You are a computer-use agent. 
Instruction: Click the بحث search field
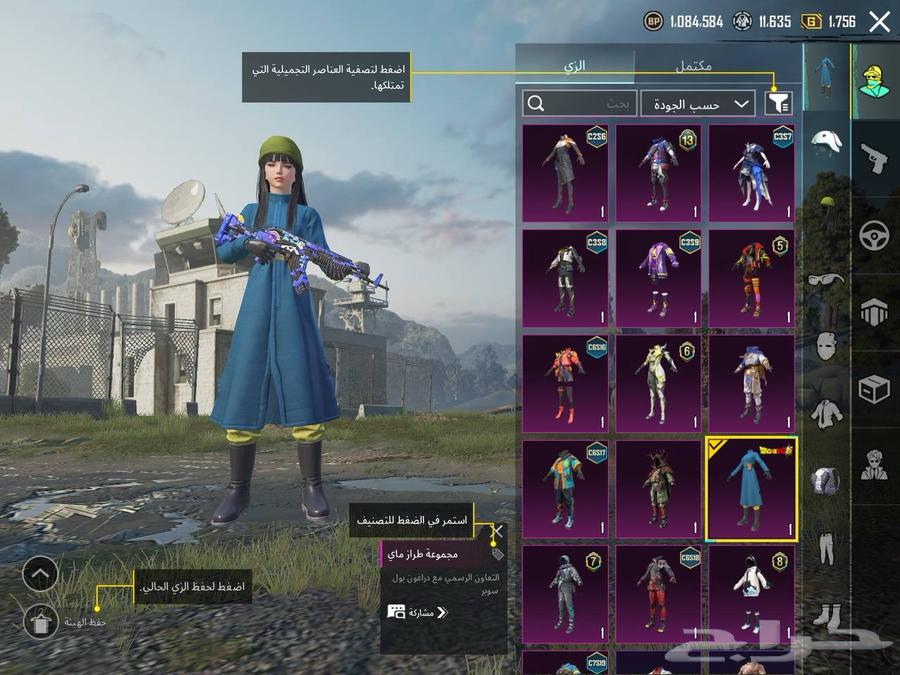[580, 103]
